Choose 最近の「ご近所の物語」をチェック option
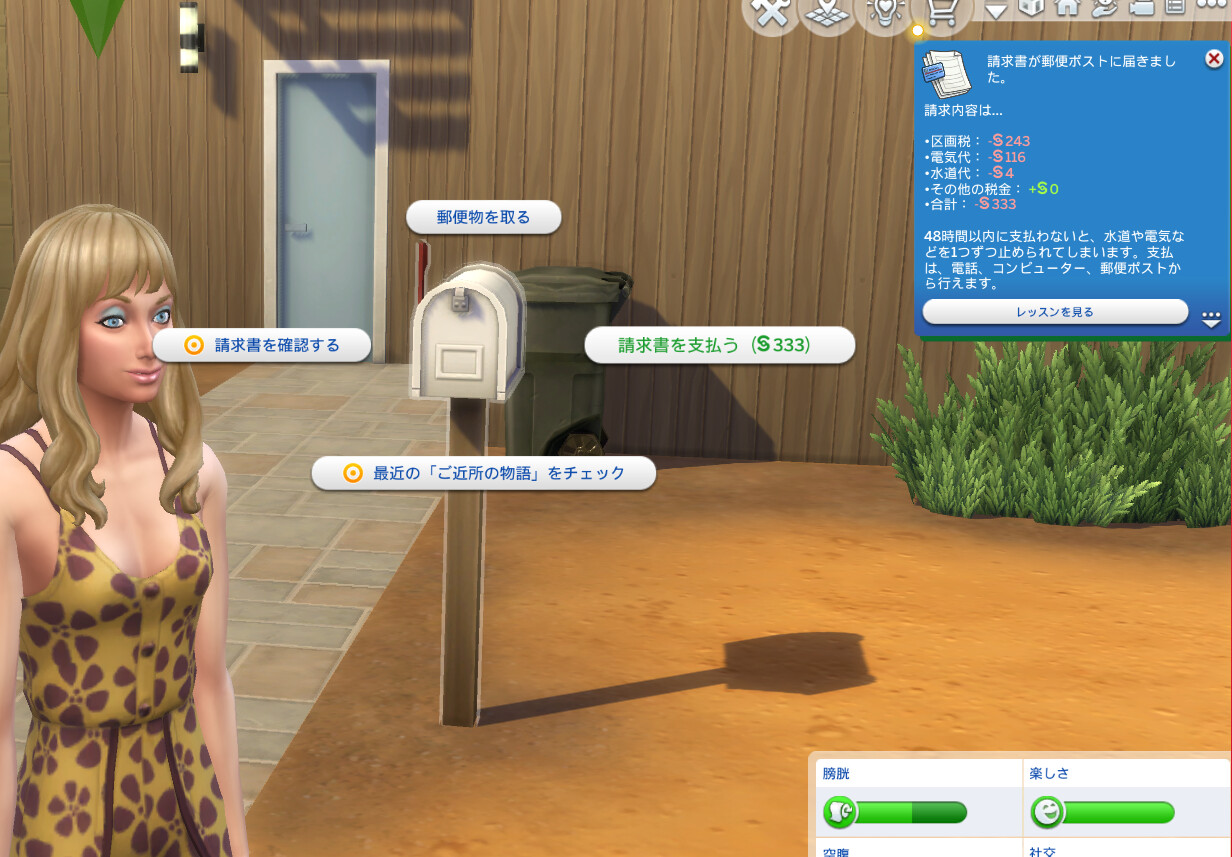This screenshot has height=857, width=1232. point(484,473)
